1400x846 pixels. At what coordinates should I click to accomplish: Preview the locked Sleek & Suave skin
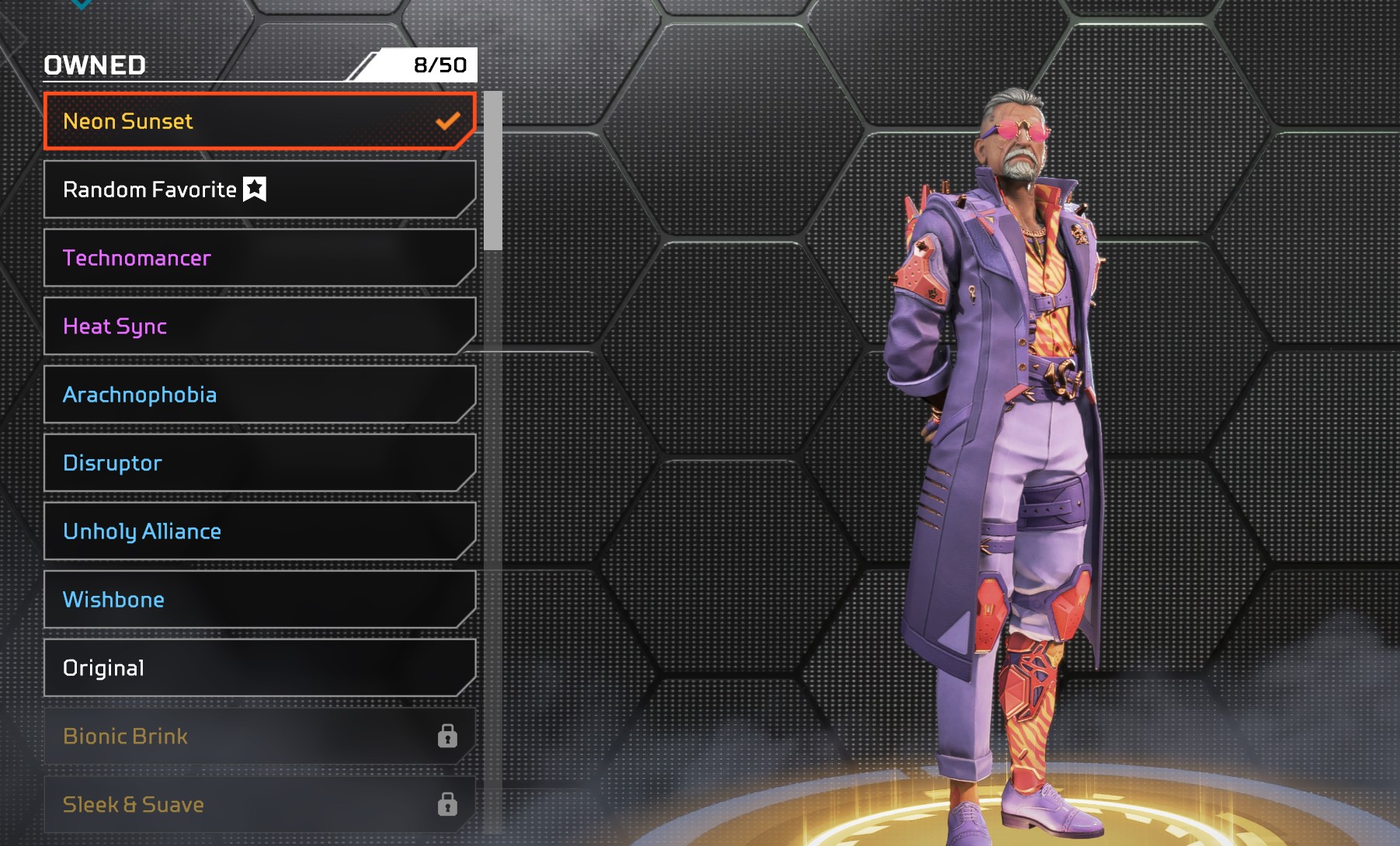(259, 805)
